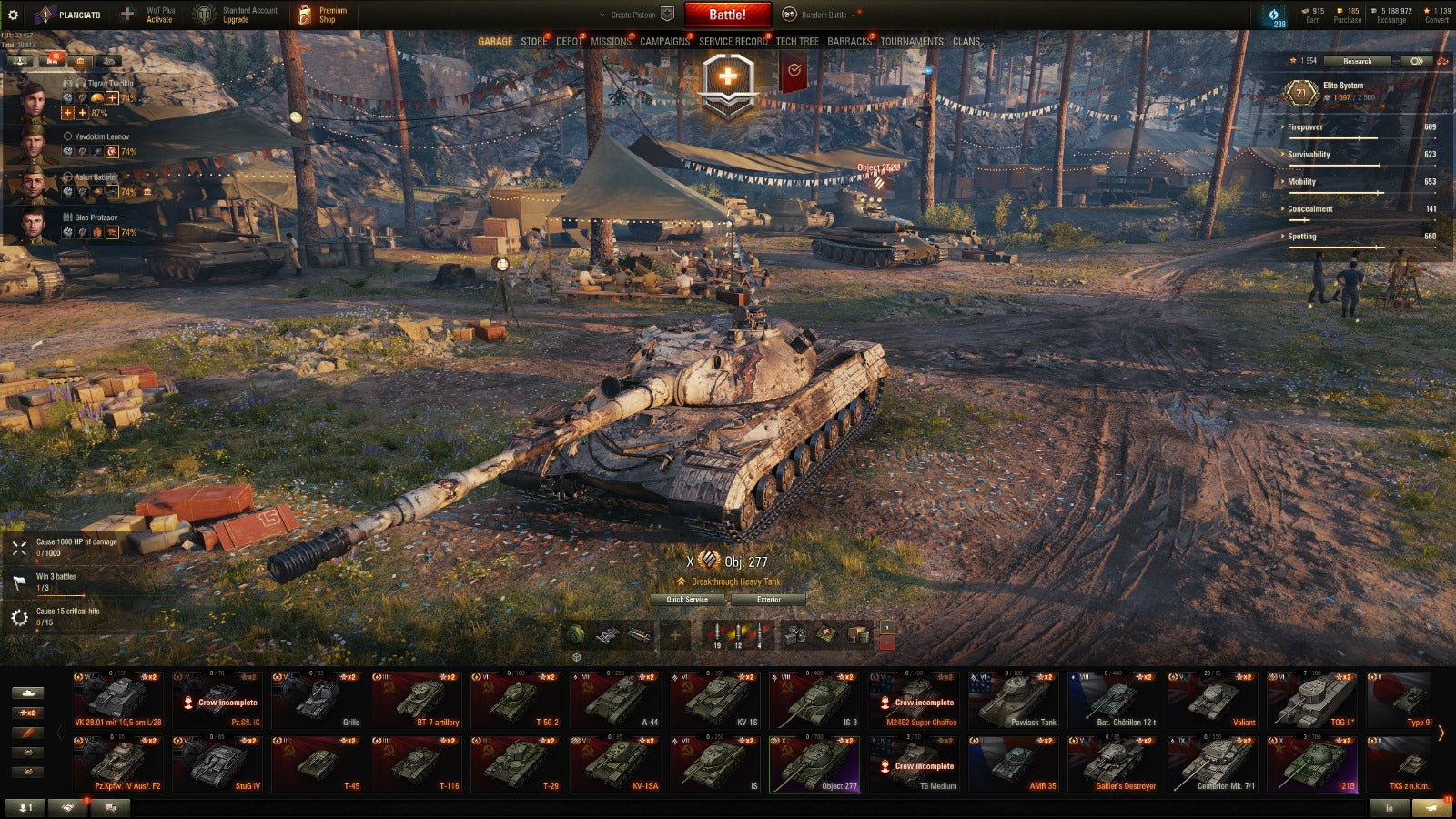Open the settings gear icon
Screen dimensions: 1456x819
tap(13, 15)
